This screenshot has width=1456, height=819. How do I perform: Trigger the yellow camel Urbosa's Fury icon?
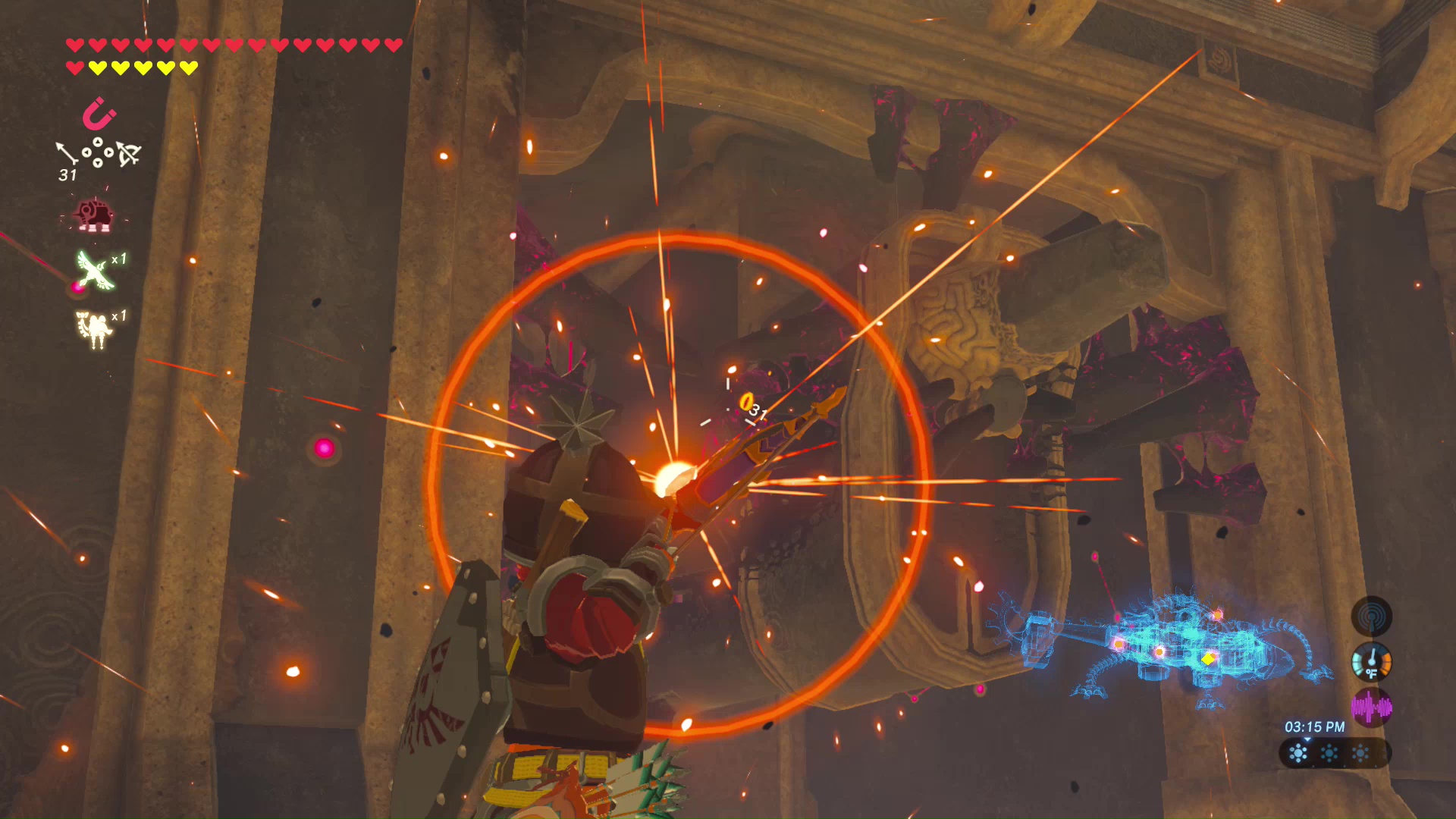[94, 328]
